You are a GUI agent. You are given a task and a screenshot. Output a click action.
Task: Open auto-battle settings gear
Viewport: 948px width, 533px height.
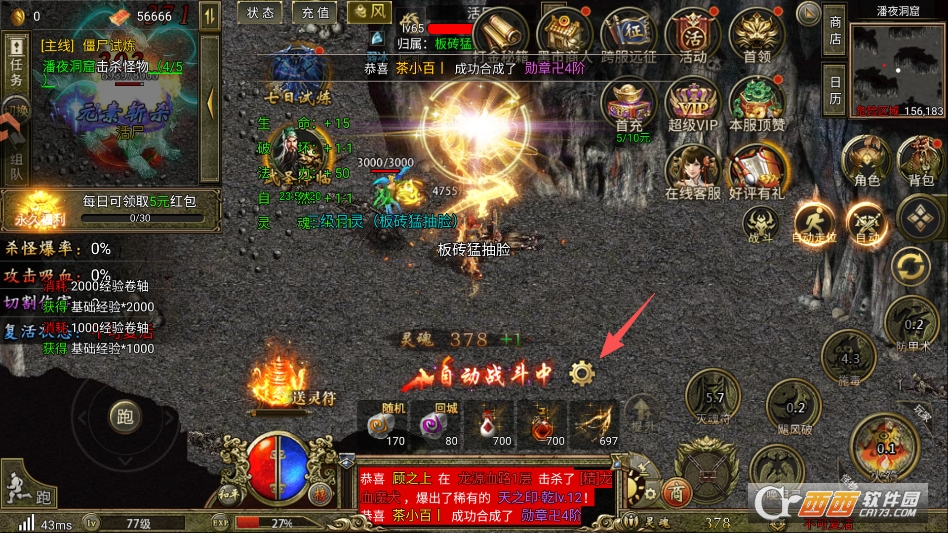[581, 374]
